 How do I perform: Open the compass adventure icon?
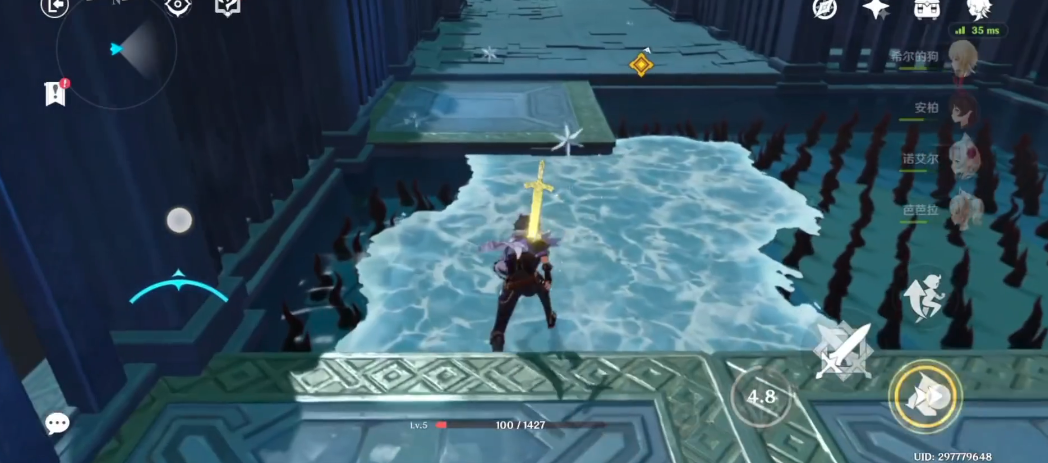coord(824,8)
